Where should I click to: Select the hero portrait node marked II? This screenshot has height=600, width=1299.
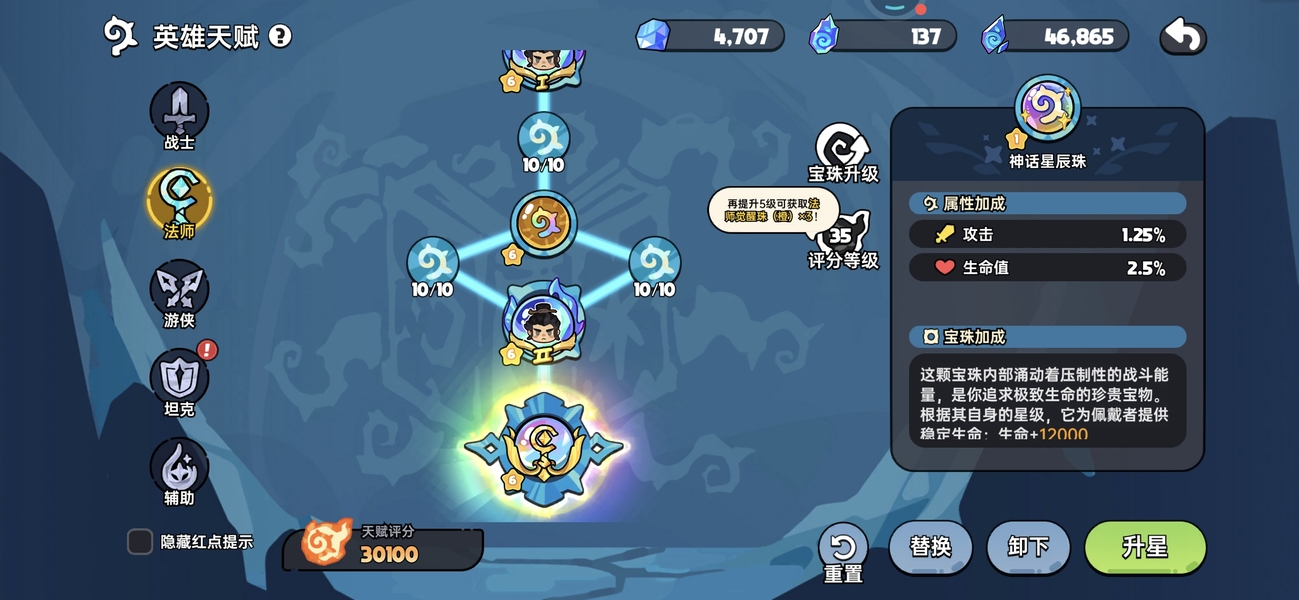click(x=543, y=322)
